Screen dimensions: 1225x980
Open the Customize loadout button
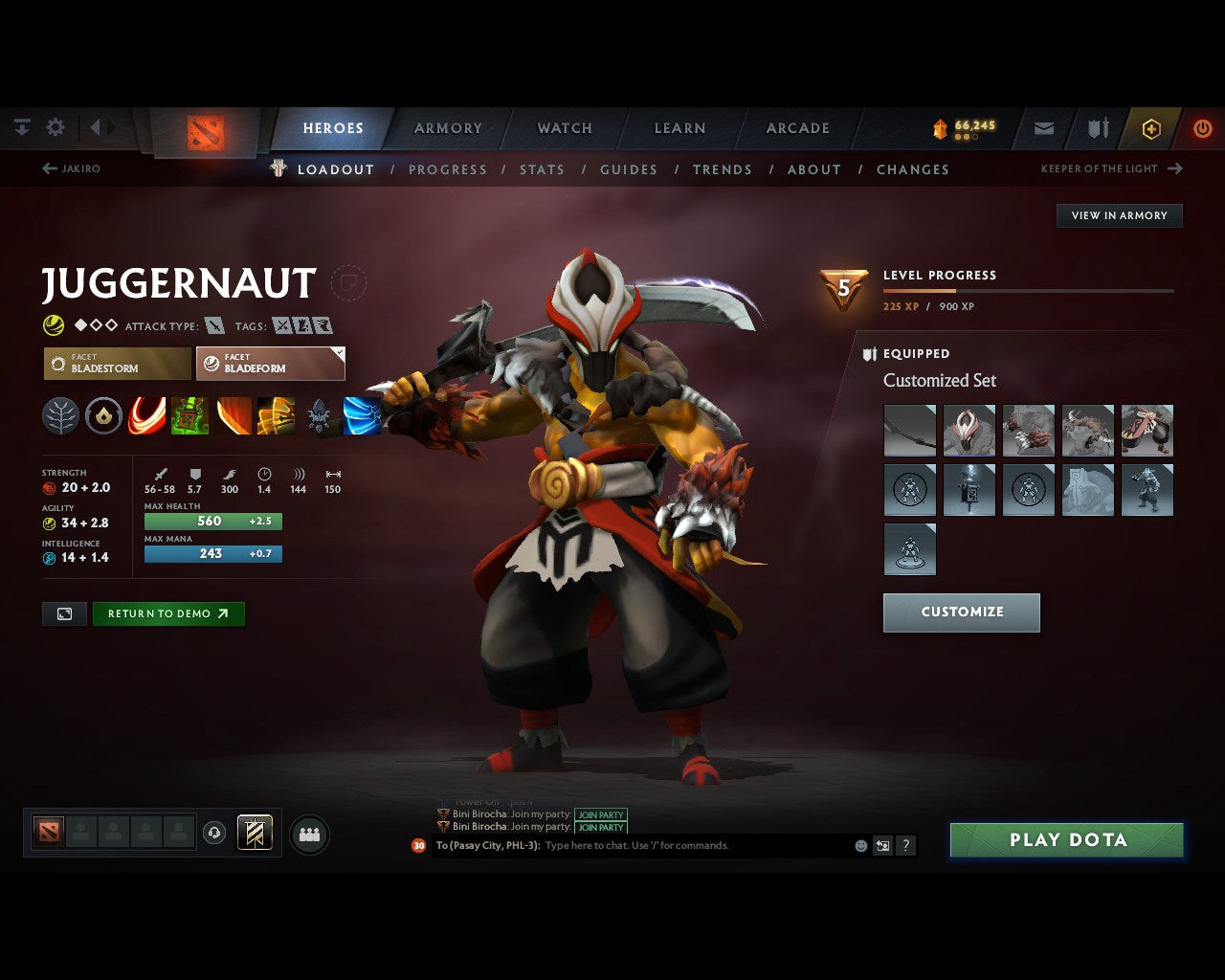(x=961, y=612)
